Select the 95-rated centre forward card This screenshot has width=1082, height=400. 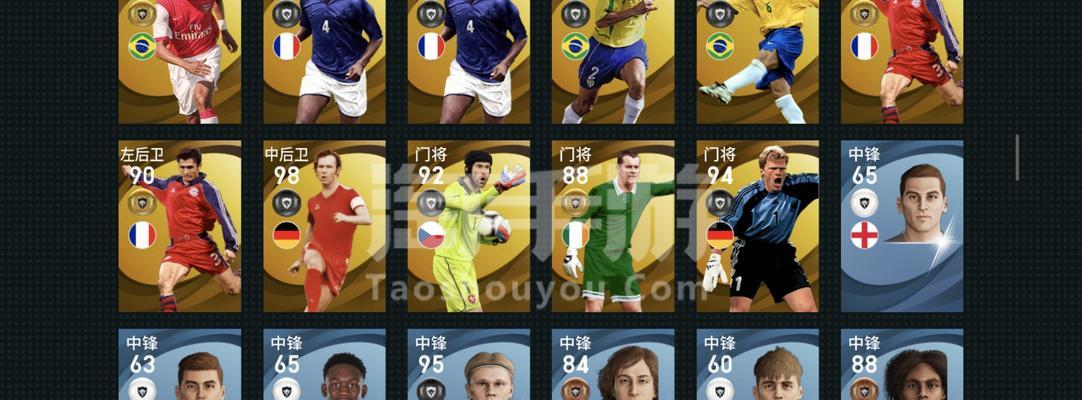(x=469, y=365)
